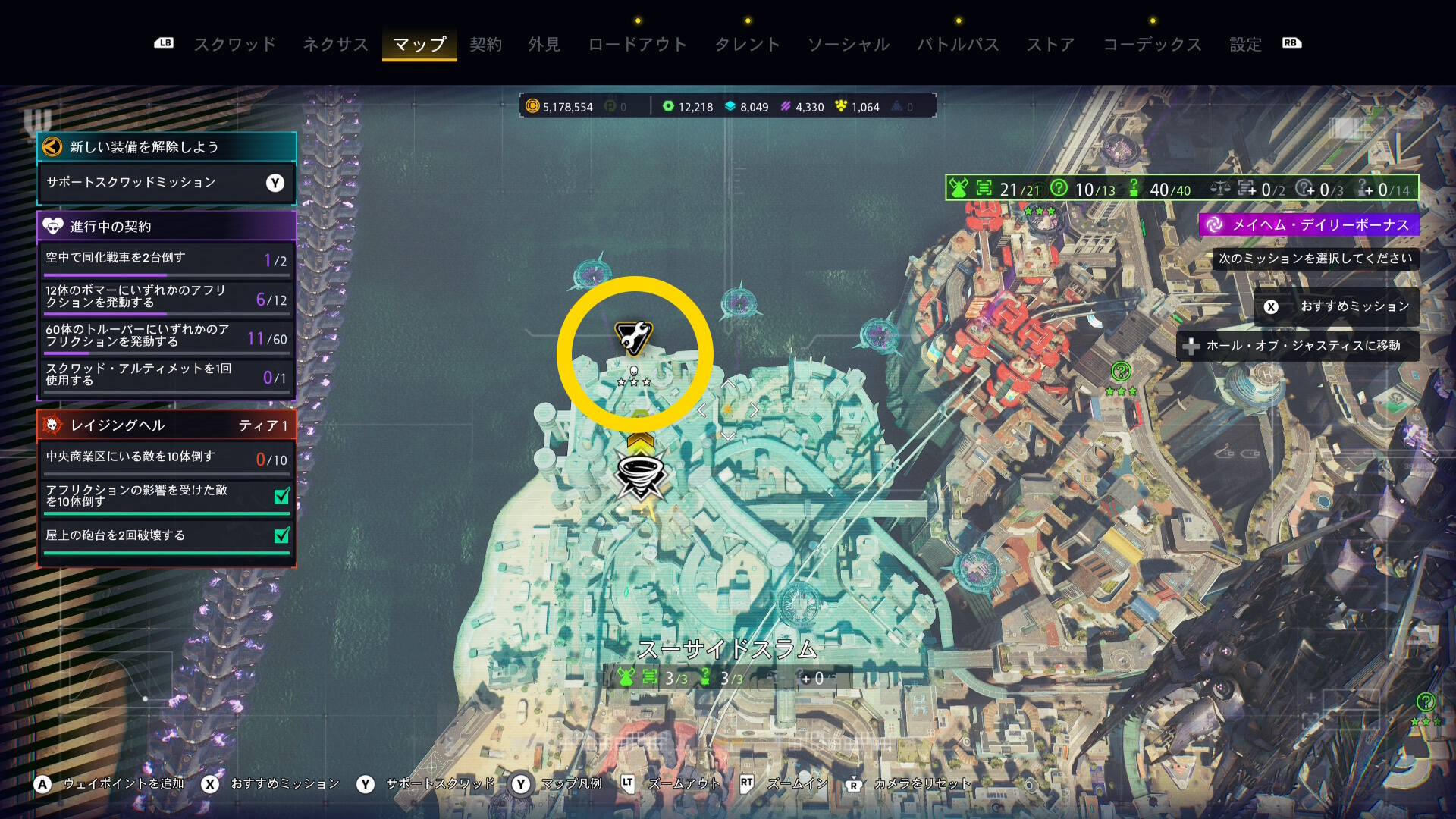Select the サポートスクワッドミッション entry
The height and width of the screenshot is (819, 1456).
pos(166,183)
